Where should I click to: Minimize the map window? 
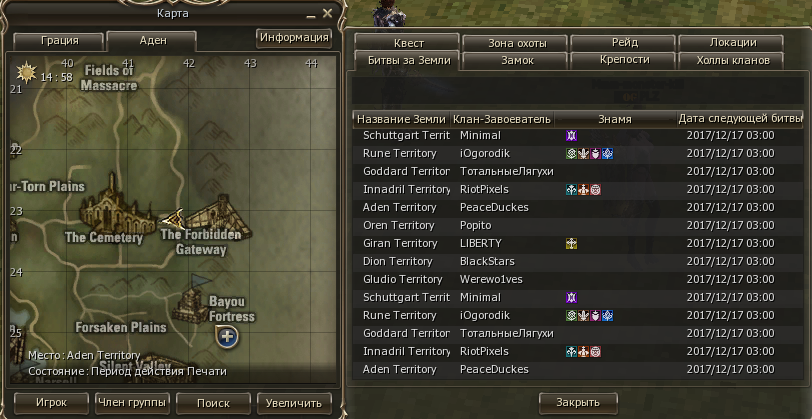tap(311, 13)
